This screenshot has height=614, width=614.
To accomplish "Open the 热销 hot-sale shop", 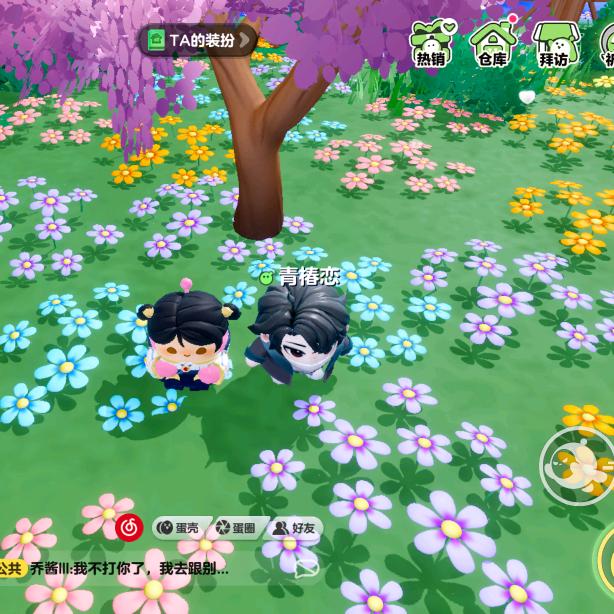I will click(x=431, y=43).
